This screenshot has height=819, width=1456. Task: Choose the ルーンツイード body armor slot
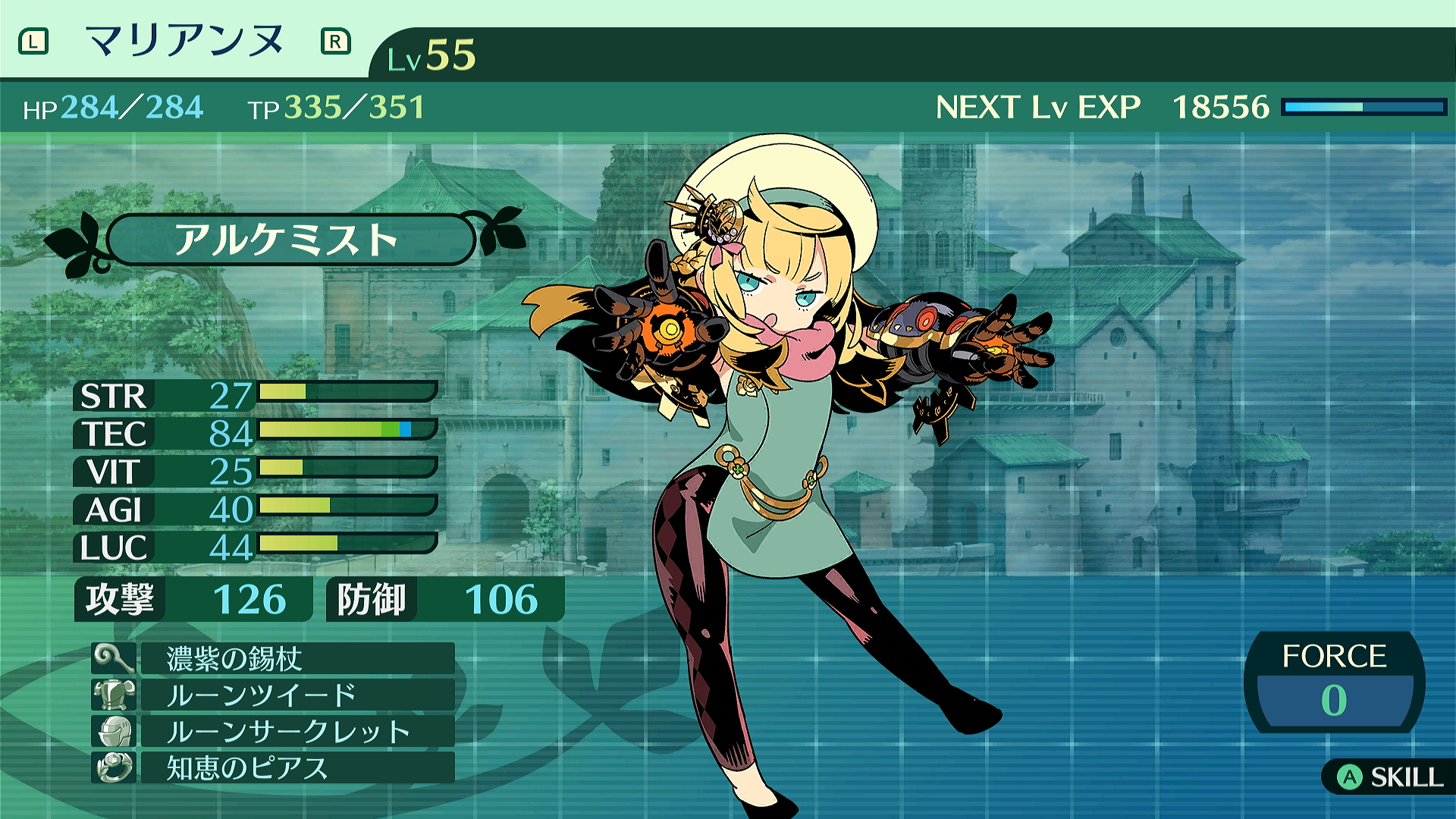pyautogui.click(x=296, y=695)
